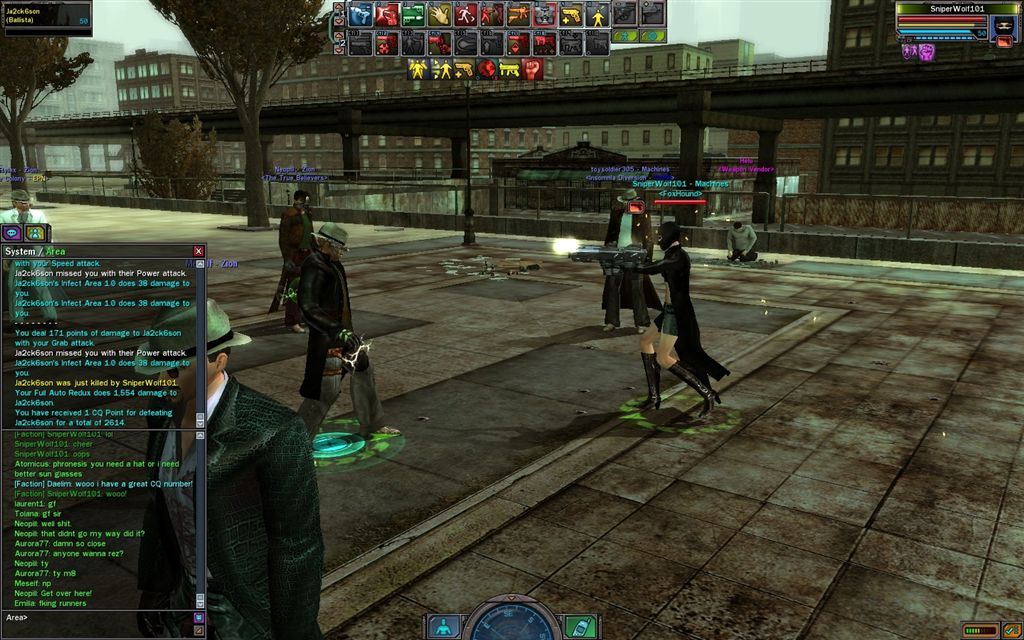Use the green rifle ability slot
The image size is (1024, 640).
point(413,14)
